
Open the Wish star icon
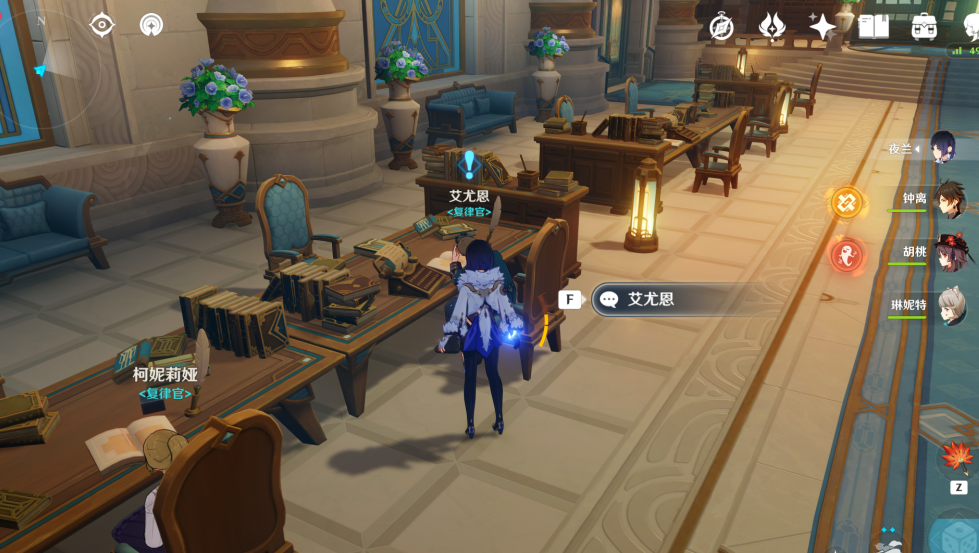coord(822,27)
